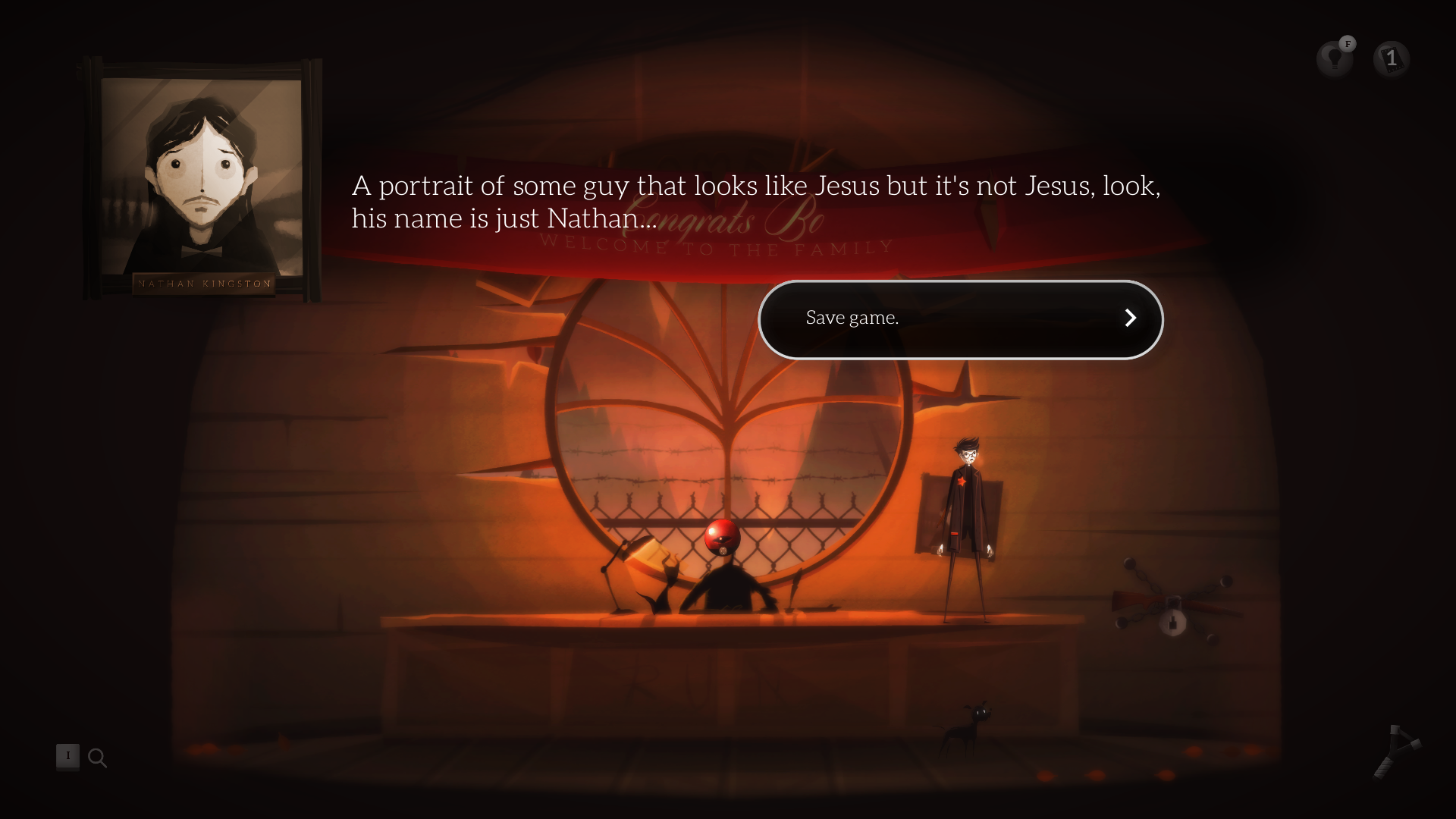The width and height of the screenshot is (1456, 819).
Task: Open the film ticket counter showing 1
Action: (1392, 58)
